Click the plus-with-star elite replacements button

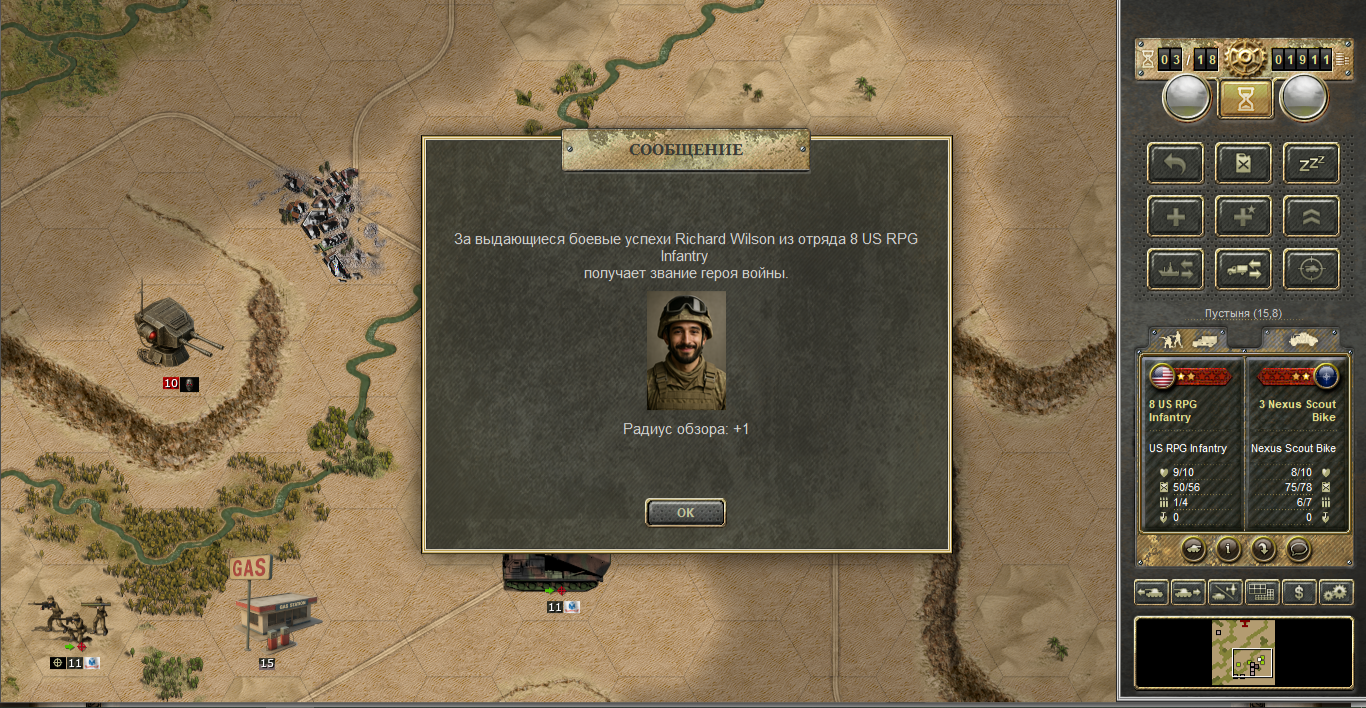tap(1243, 216)
